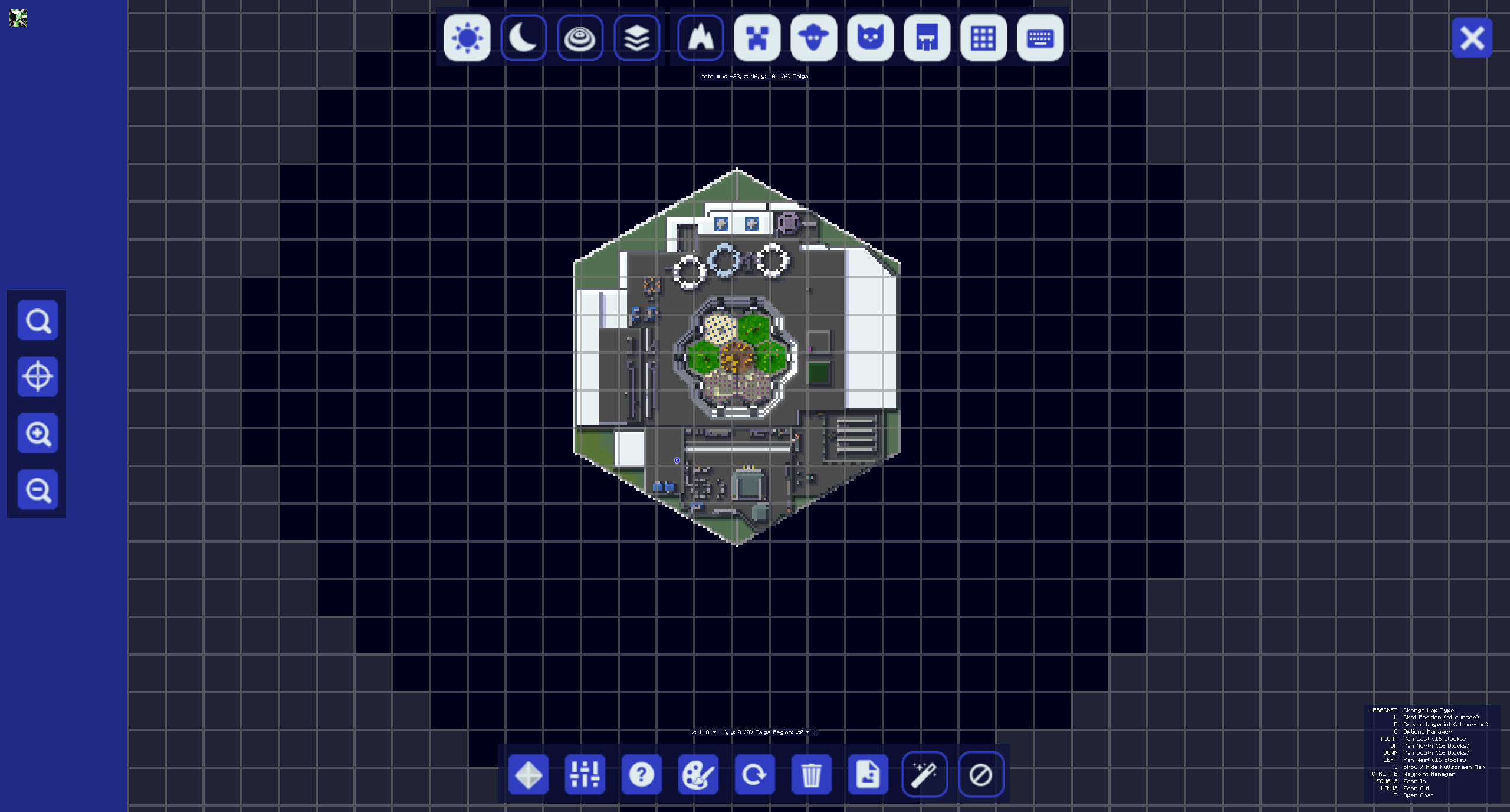Toggle the cave map mountain icon
The height and width of the screenshot is (812, 1510).
(700, 38)
